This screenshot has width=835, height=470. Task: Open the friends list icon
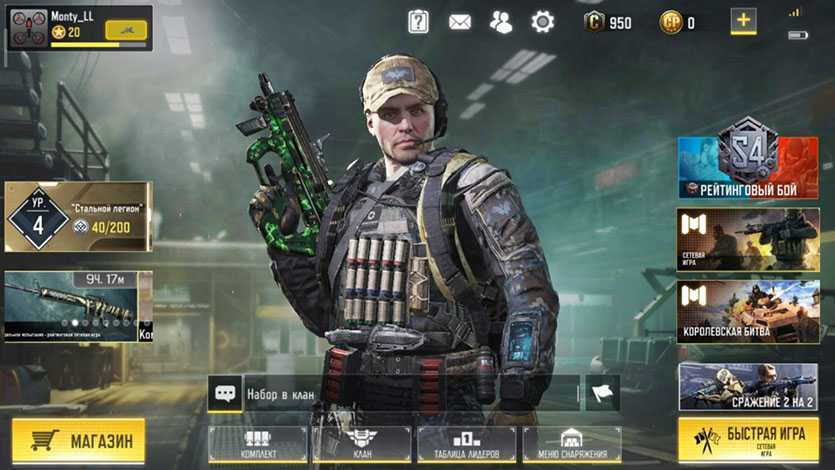point(501,22)
